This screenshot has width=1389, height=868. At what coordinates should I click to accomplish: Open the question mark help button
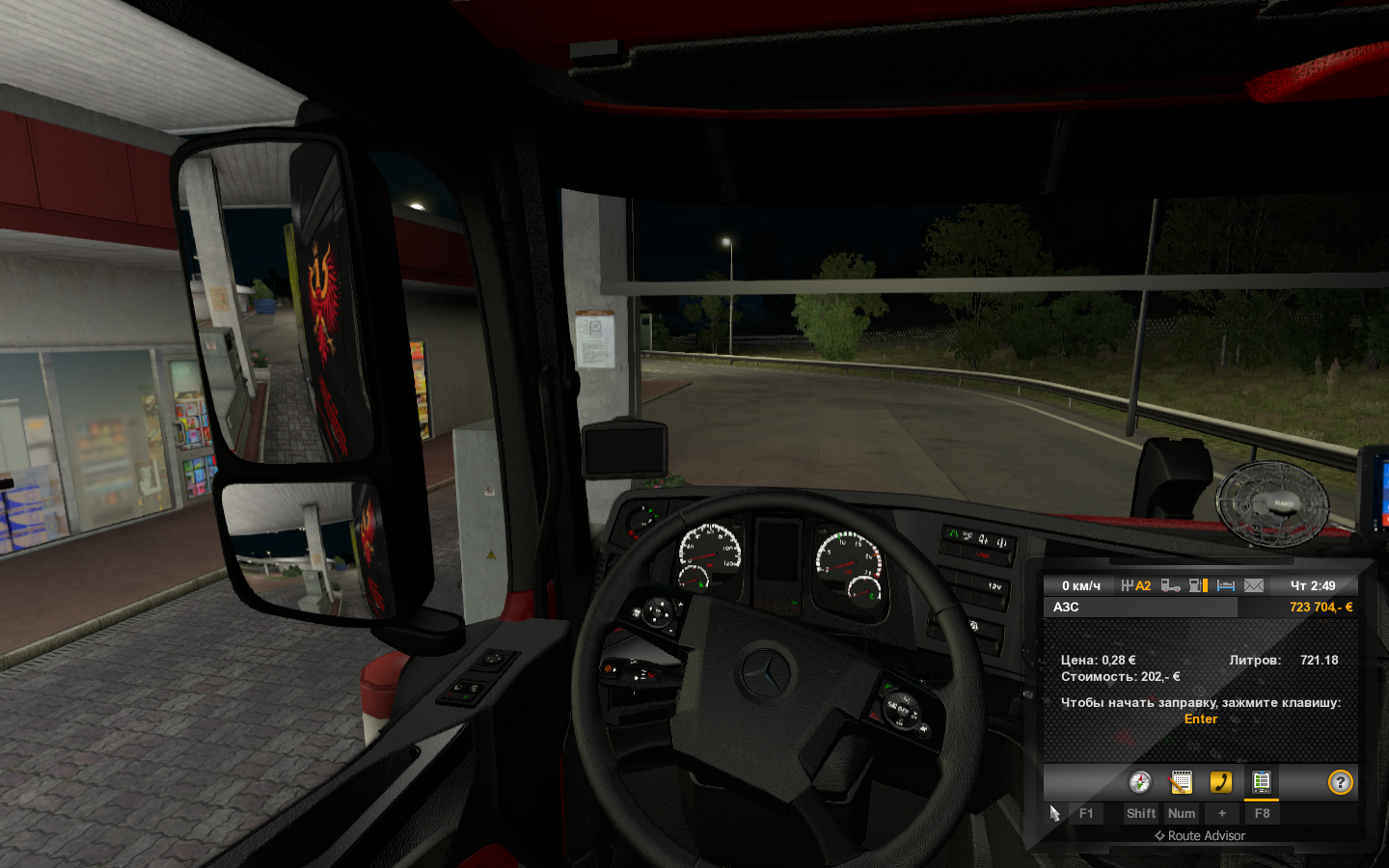[1340, 782]
